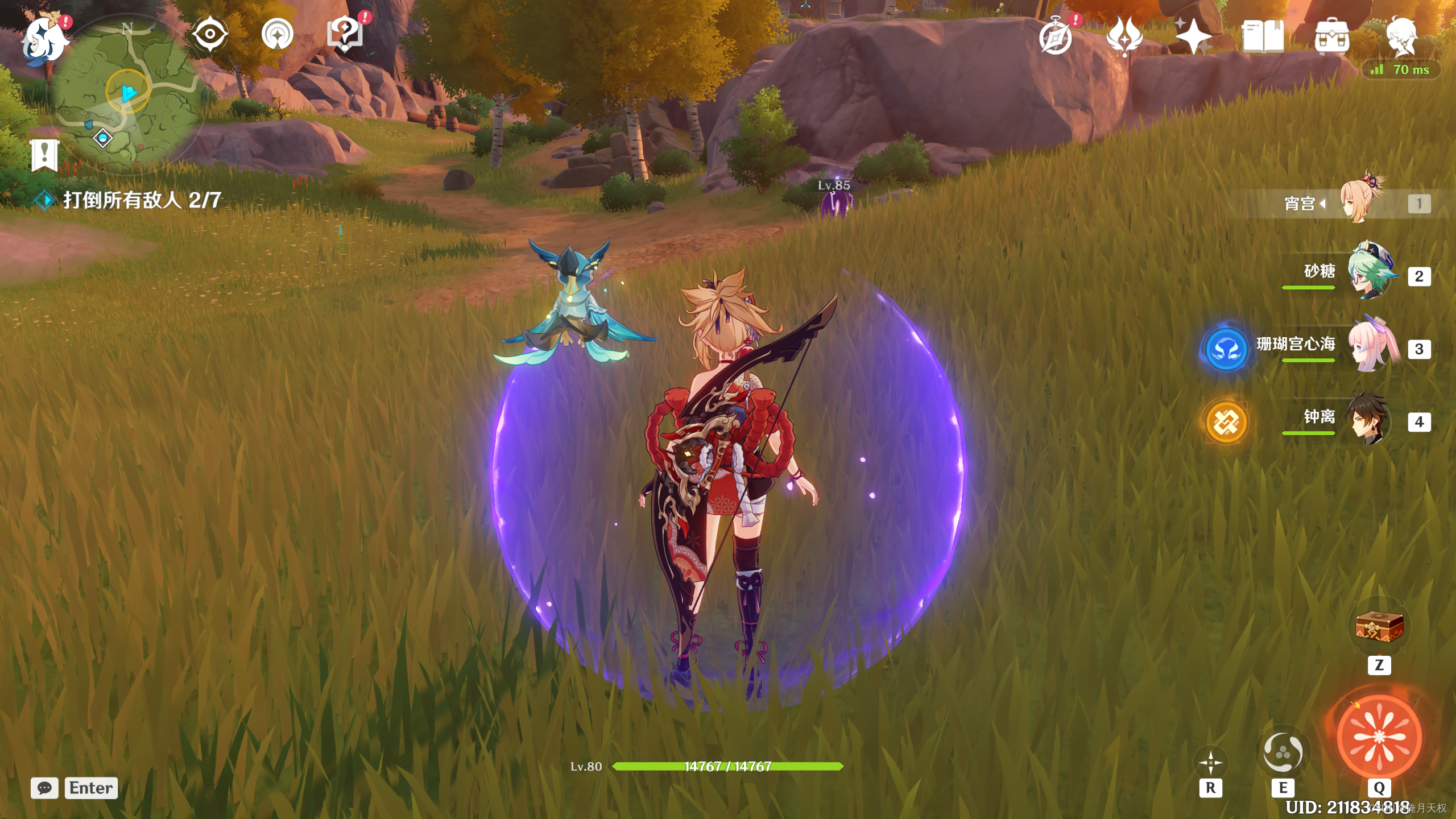Select the defeat all enemies objective tracker
Screen dimensions: 1456x819
[141, 200]
